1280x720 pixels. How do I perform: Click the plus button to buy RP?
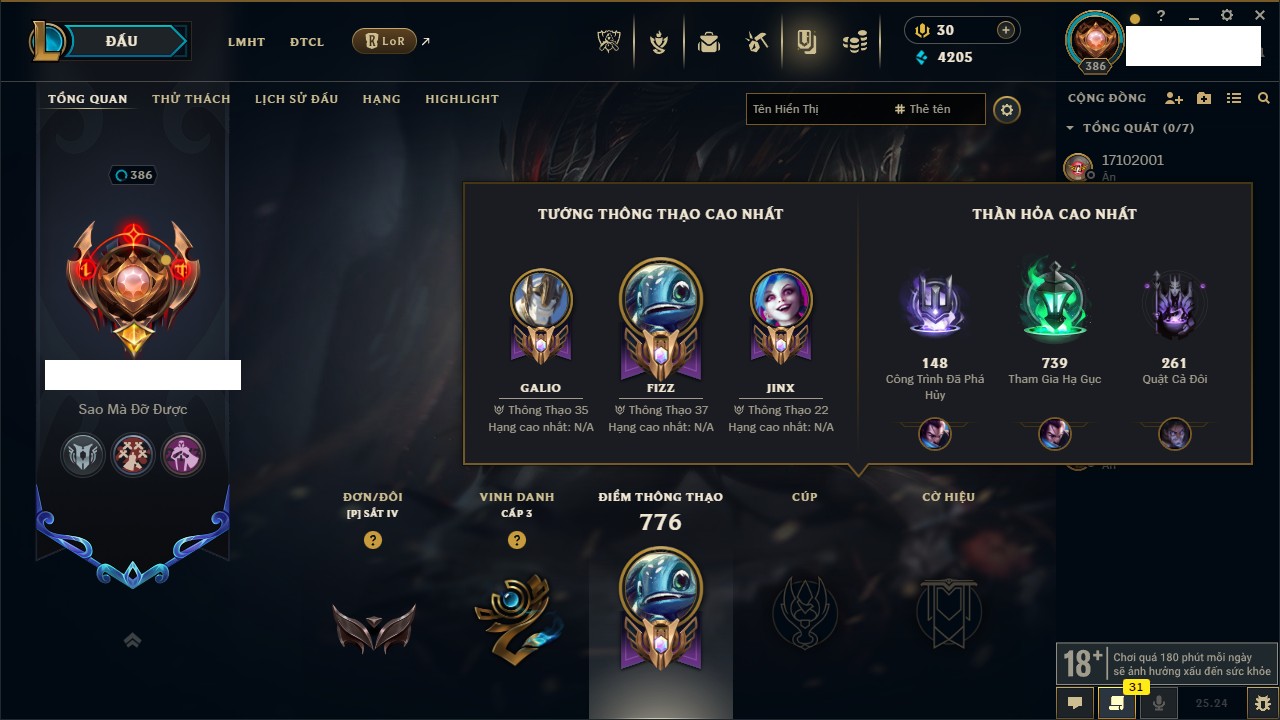(1006, 30)
